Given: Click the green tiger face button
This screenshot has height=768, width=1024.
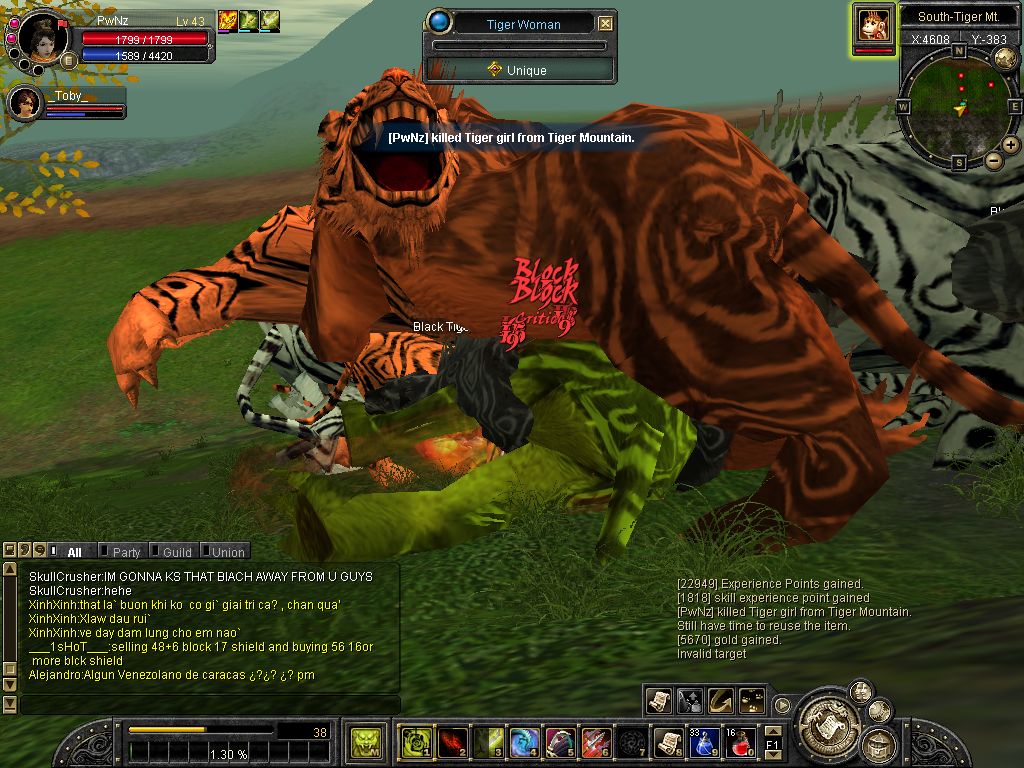Looking at the screenshot, I should click(365, 742).
